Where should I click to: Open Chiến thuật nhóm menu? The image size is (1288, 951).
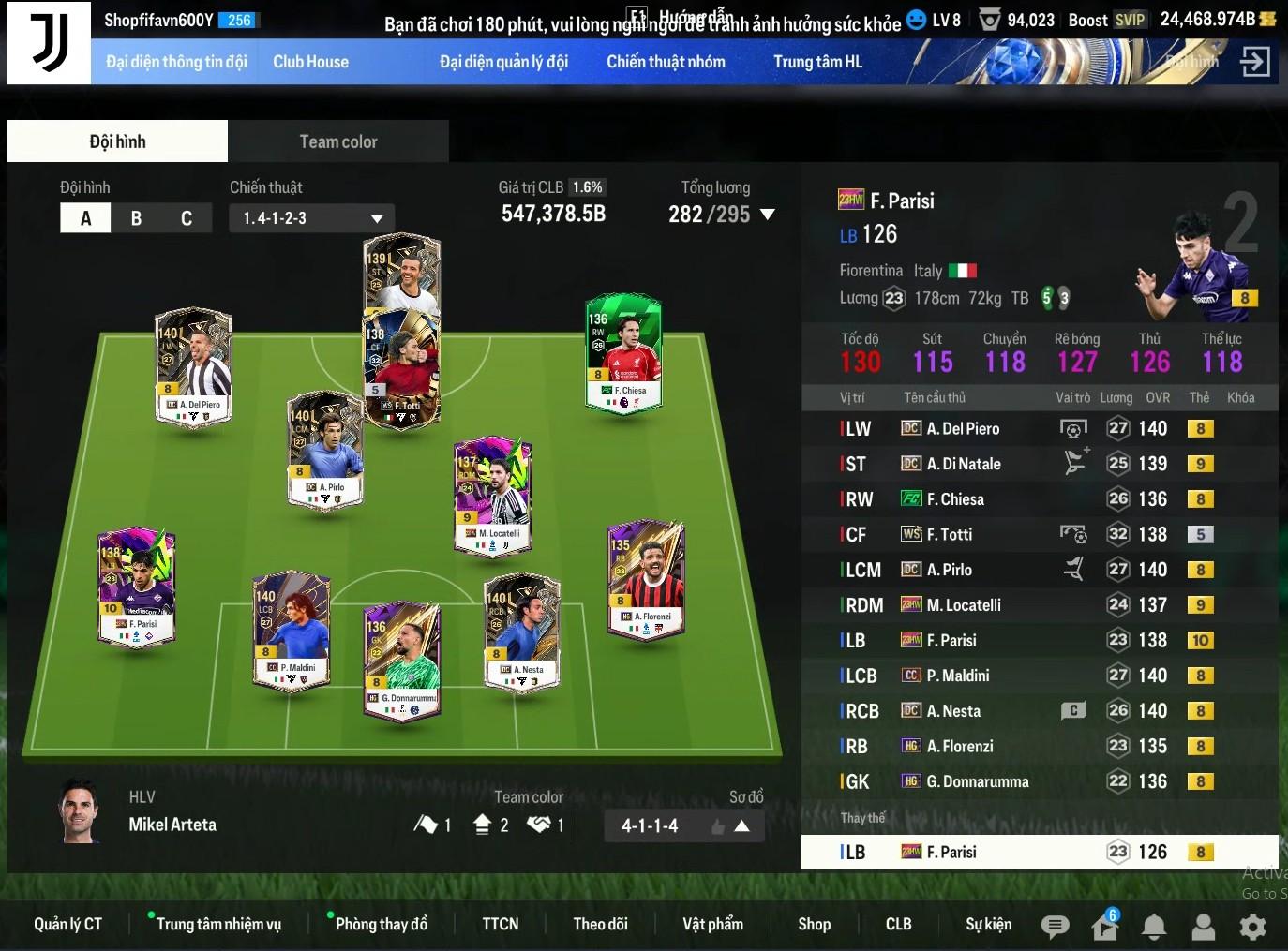pos(666,62)
